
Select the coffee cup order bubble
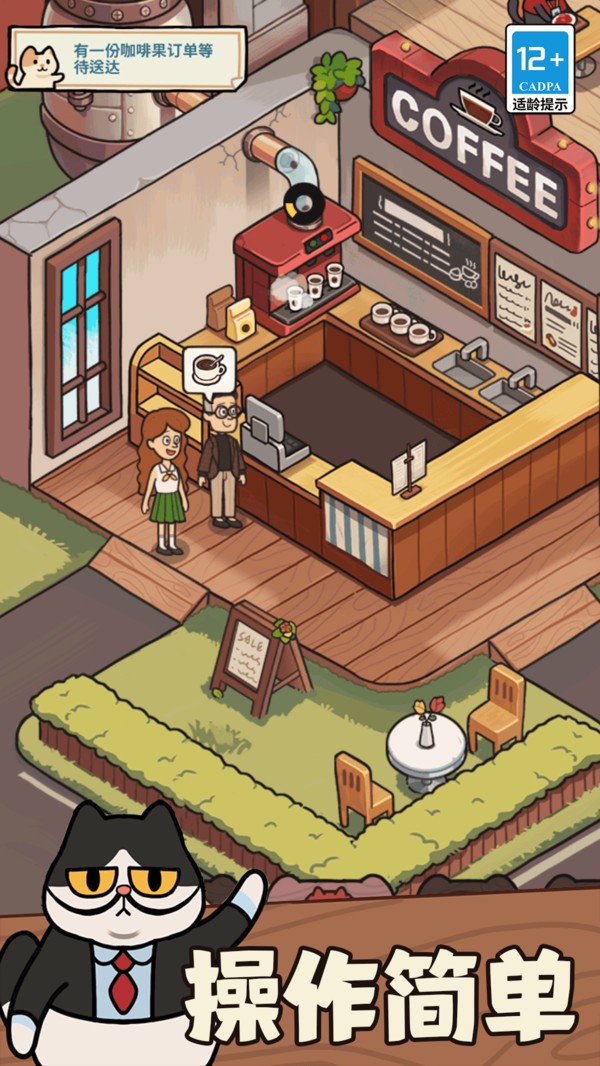[209, 368]
